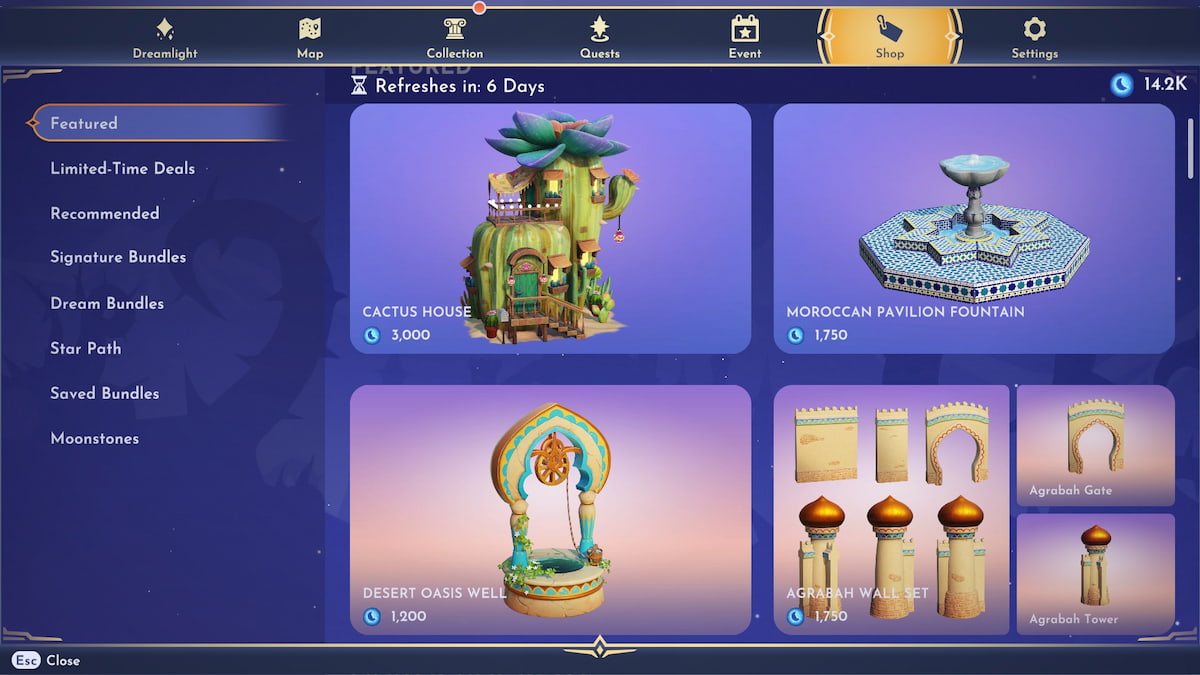The width and height of the screenshot is (1200, 675).
Task: View the Moroccan Pavilion Fountain offer
Action: [974, 228]
